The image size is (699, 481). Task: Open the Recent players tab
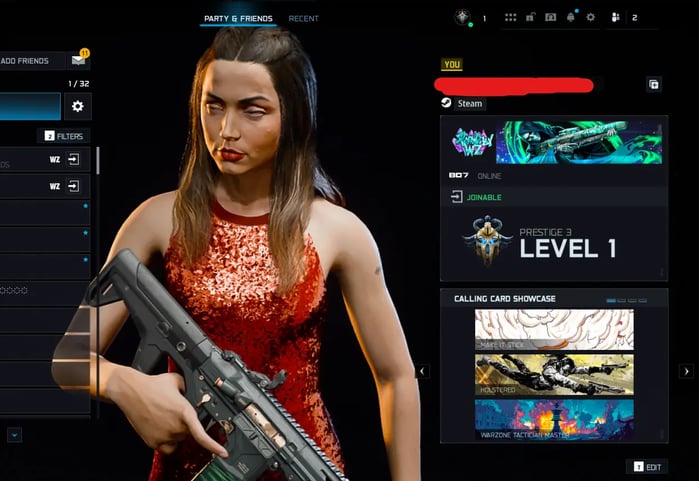click(x=304, y=18)
